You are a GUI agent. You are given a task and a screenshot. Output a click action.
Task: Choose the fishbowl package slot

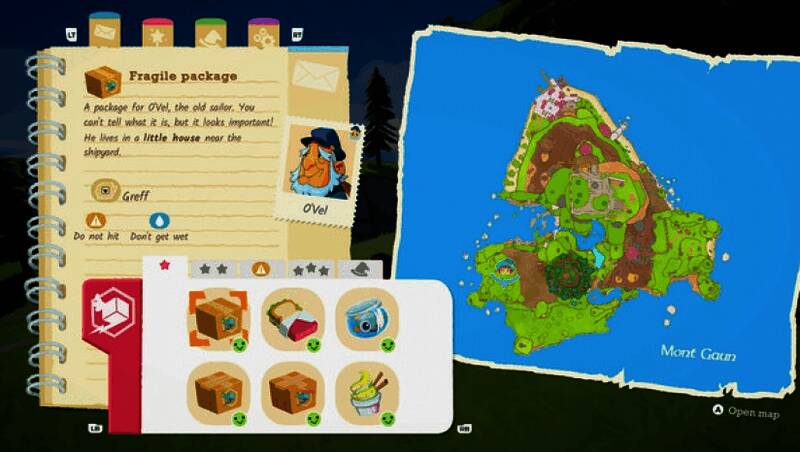coord(362,319)
